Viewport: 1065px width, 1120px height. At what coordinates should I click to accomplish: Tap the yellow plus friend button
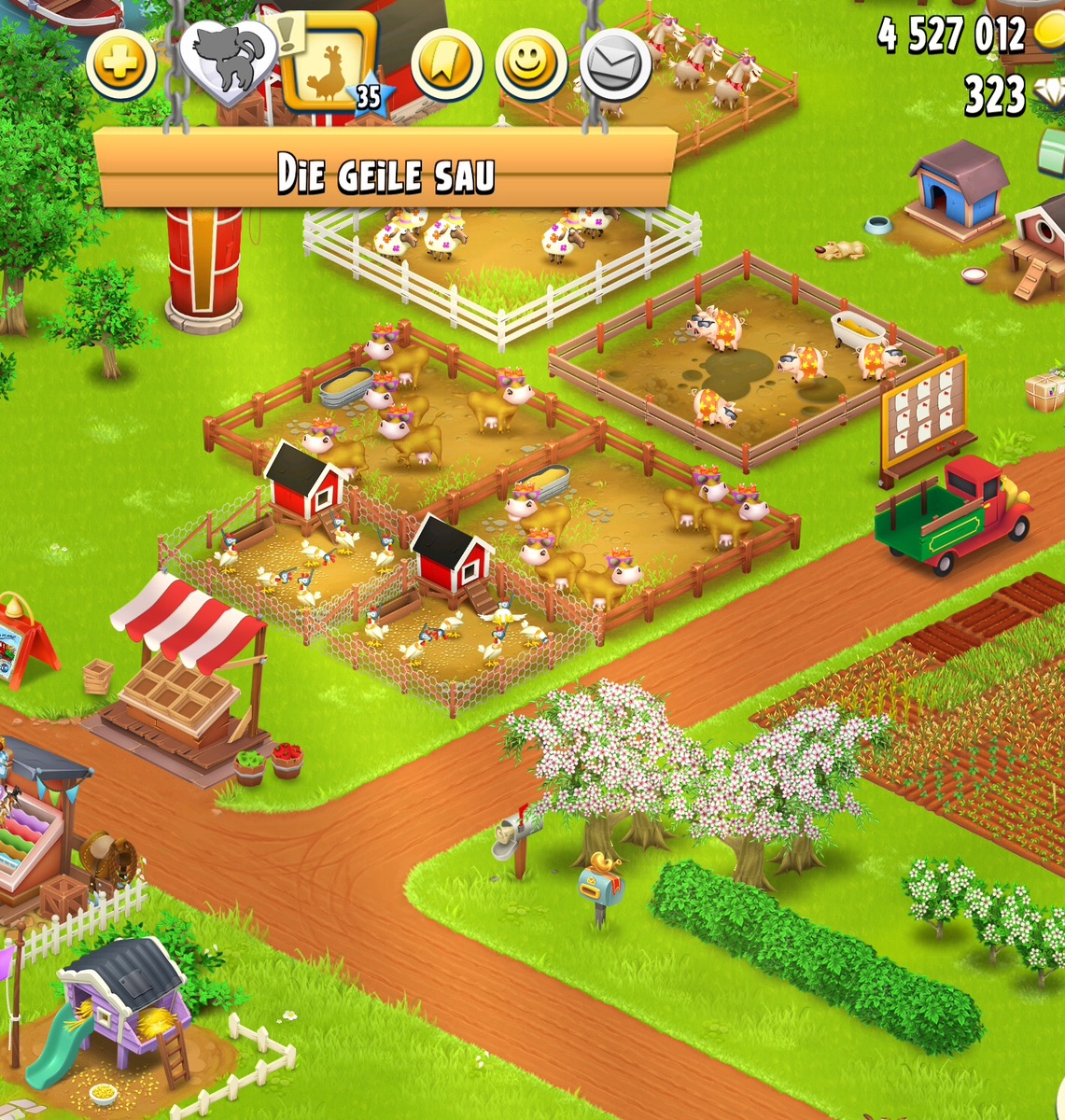[121, 65]
